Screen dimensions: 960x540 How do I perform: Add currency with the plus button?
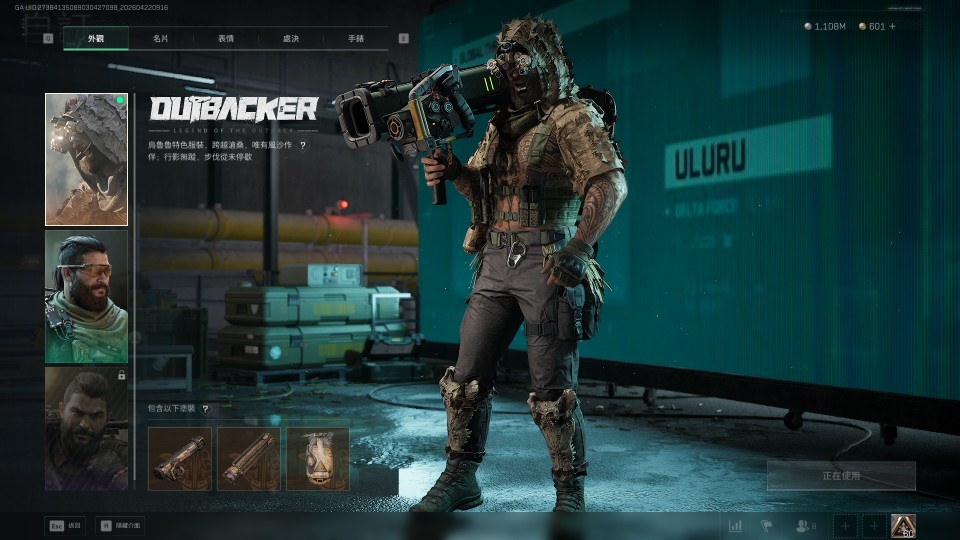(x=893, y=26)
